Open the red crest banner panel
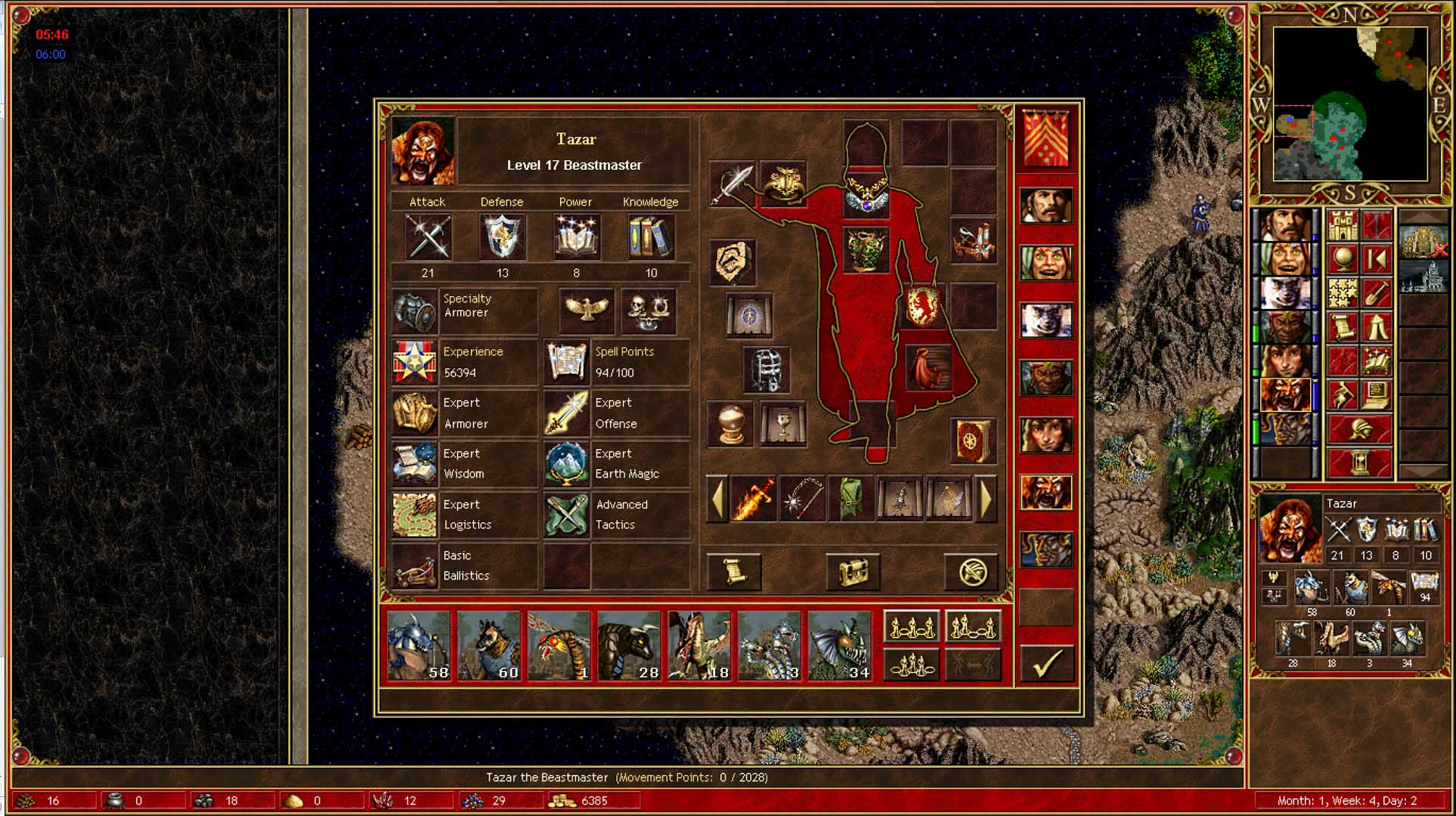Image resolution: width=1456 pixels, height=816 pixels. tap(1046, 138)
